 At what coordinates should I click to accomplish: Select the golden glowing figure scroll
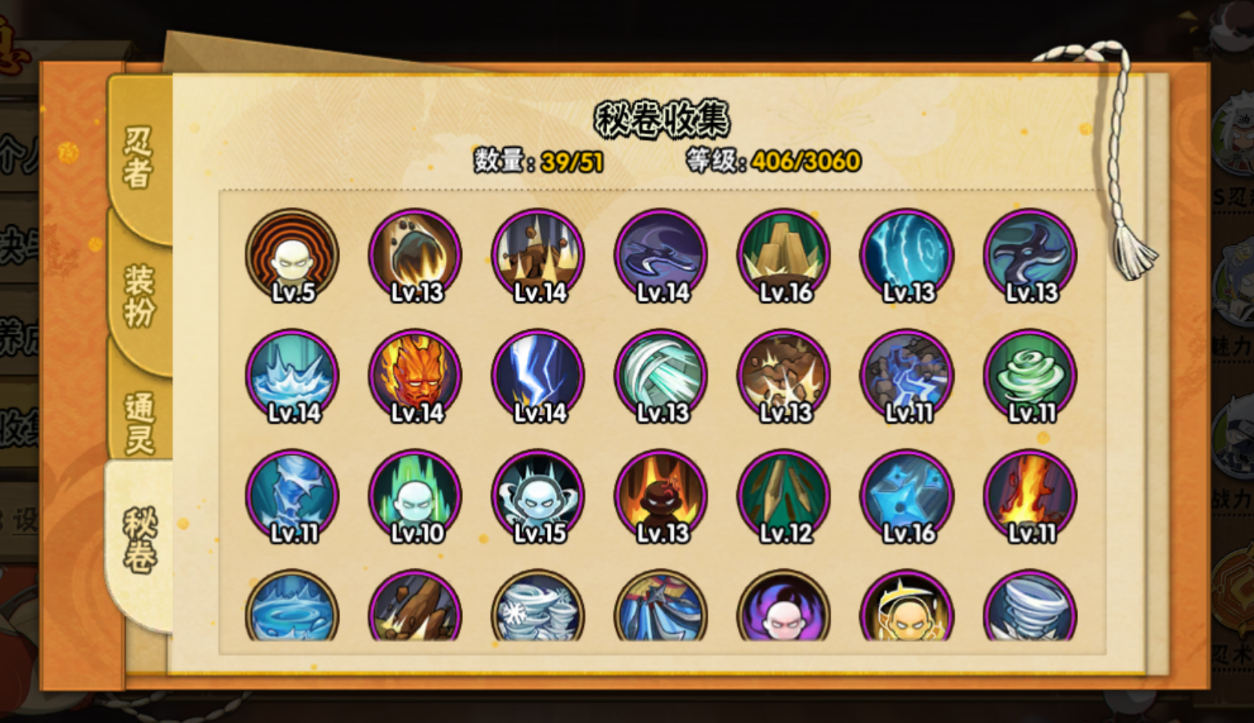[x=908, y=607]
